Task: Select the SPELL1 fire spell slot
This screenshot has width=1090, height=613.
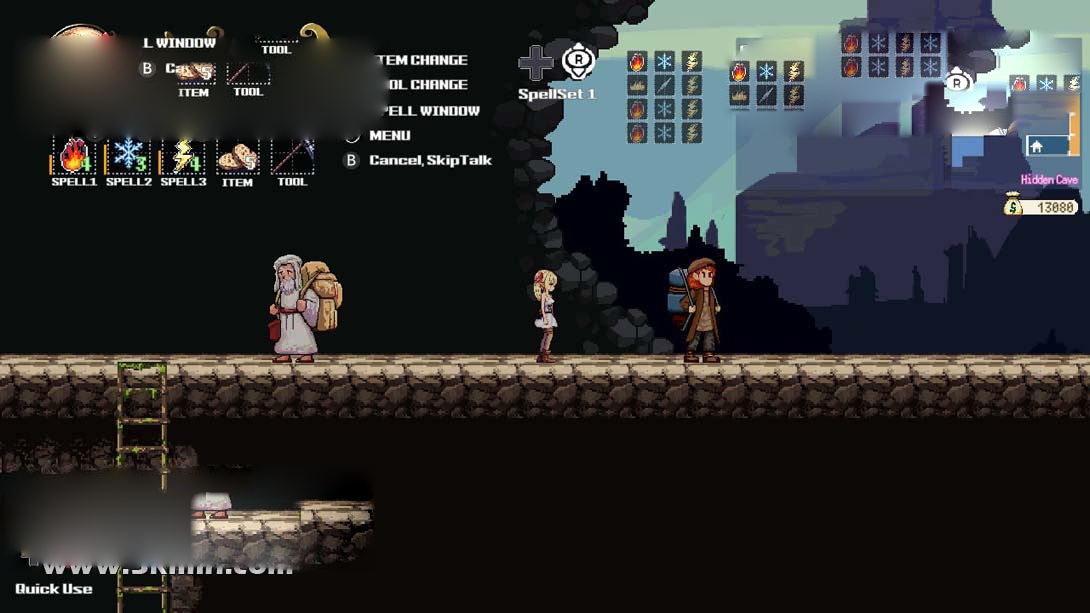Action: tap(73, 156)
